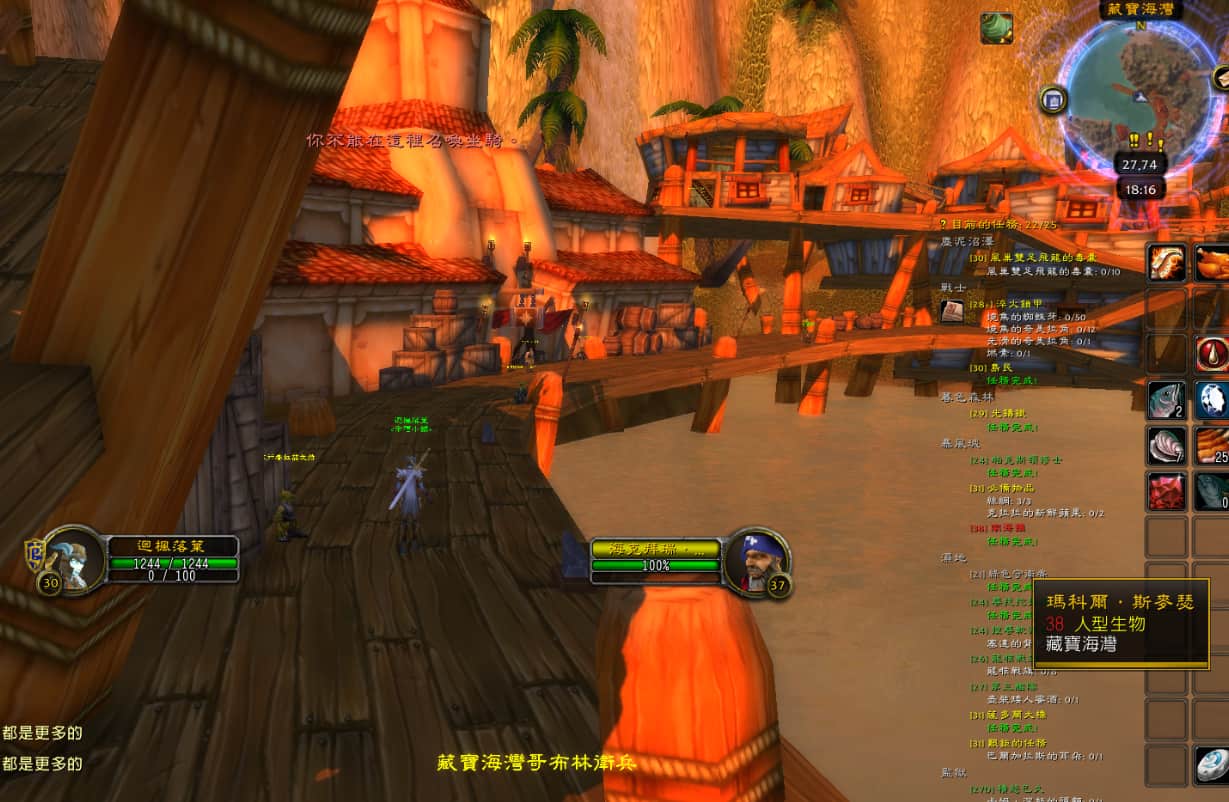Open the square map button left of minimap
The height and width of the screenshot is (802, 1229).
click(x=1052, y=99)
